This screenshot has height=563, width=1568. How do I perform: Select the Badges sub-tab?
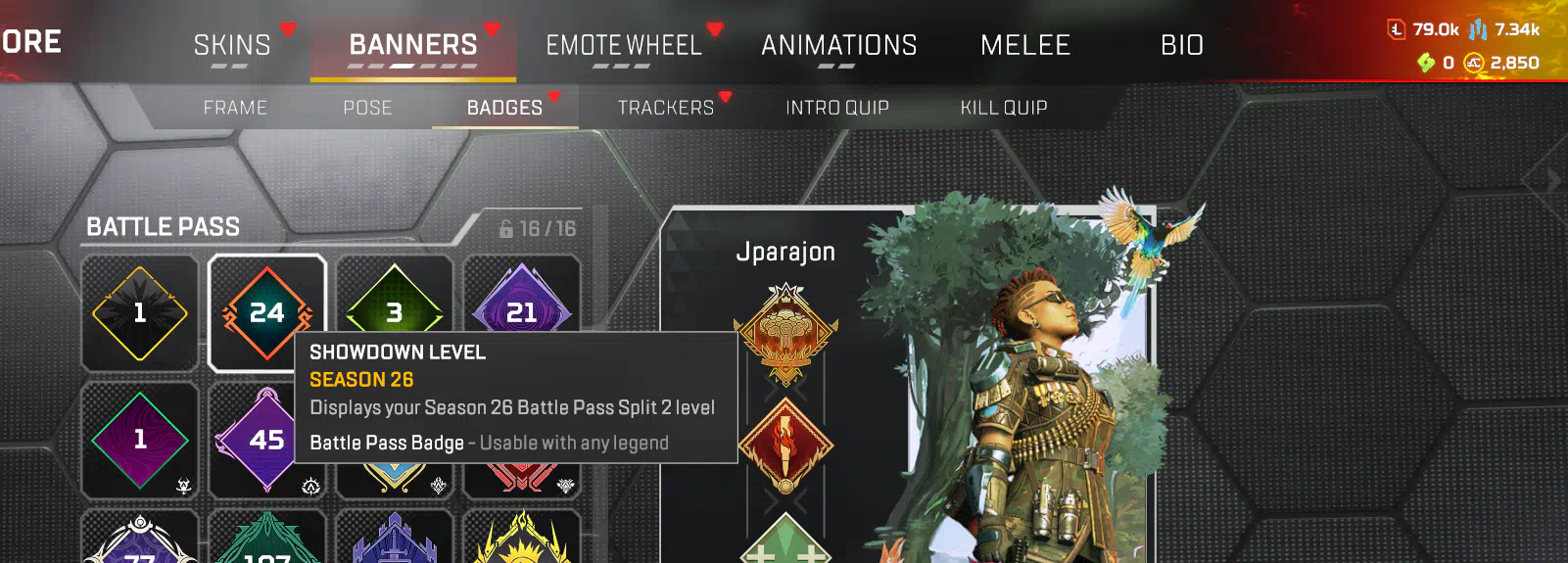(504, 108)
